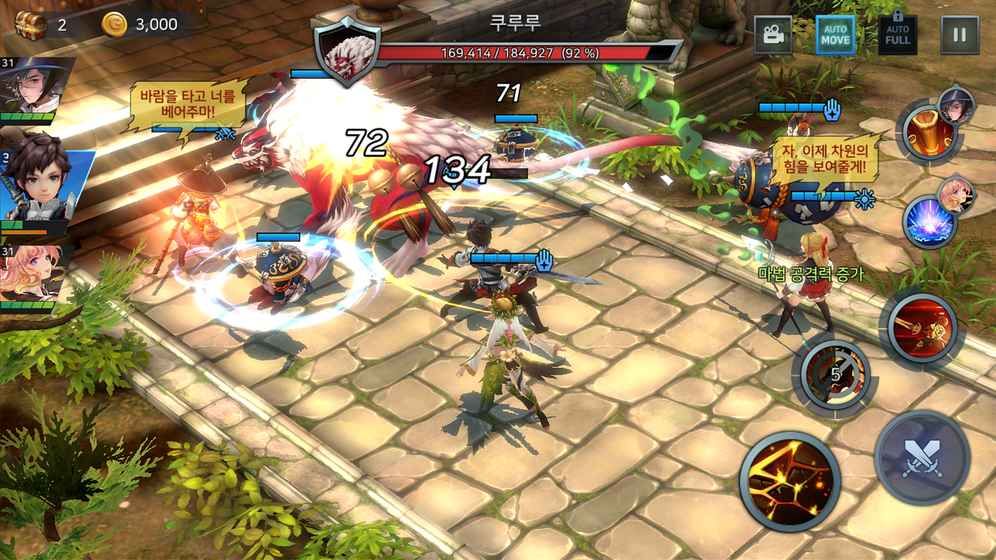Image resolution: width=996 pixels, height=560 pixels.
Task: Pause the game
Action: (959, 35)
